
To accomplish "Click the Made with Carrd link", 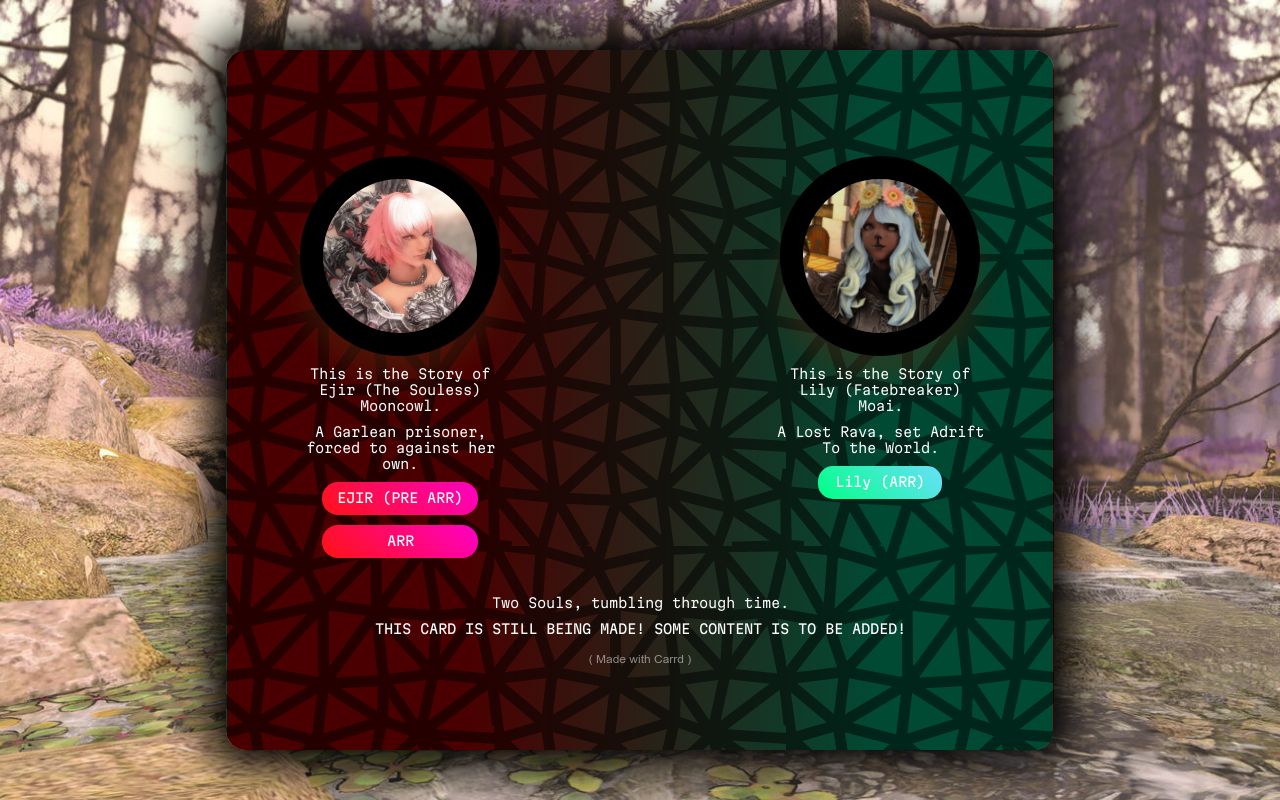I will (638, 659).
